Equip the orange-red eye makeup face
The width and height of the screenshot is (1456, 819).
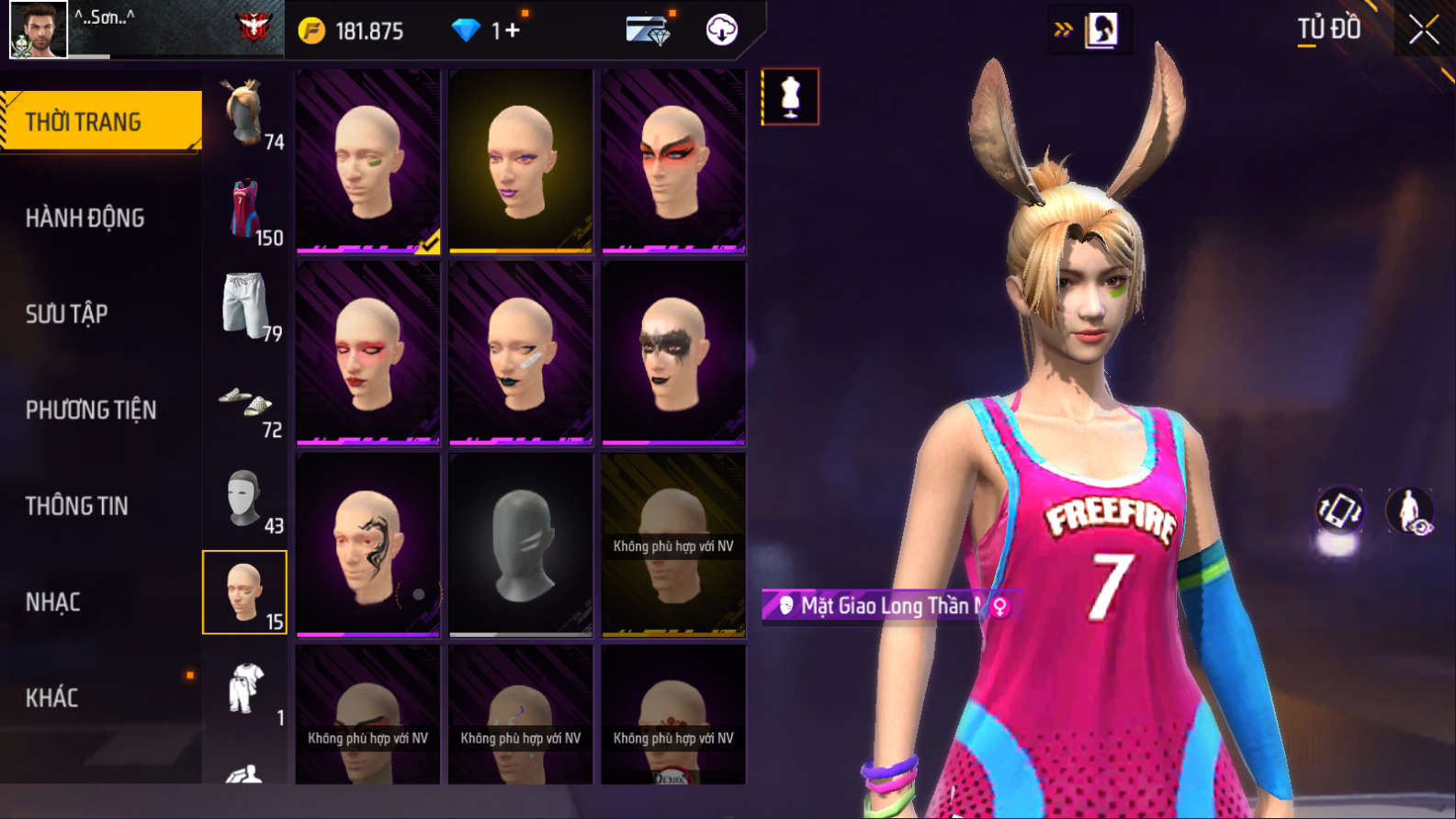pos(673,162)
